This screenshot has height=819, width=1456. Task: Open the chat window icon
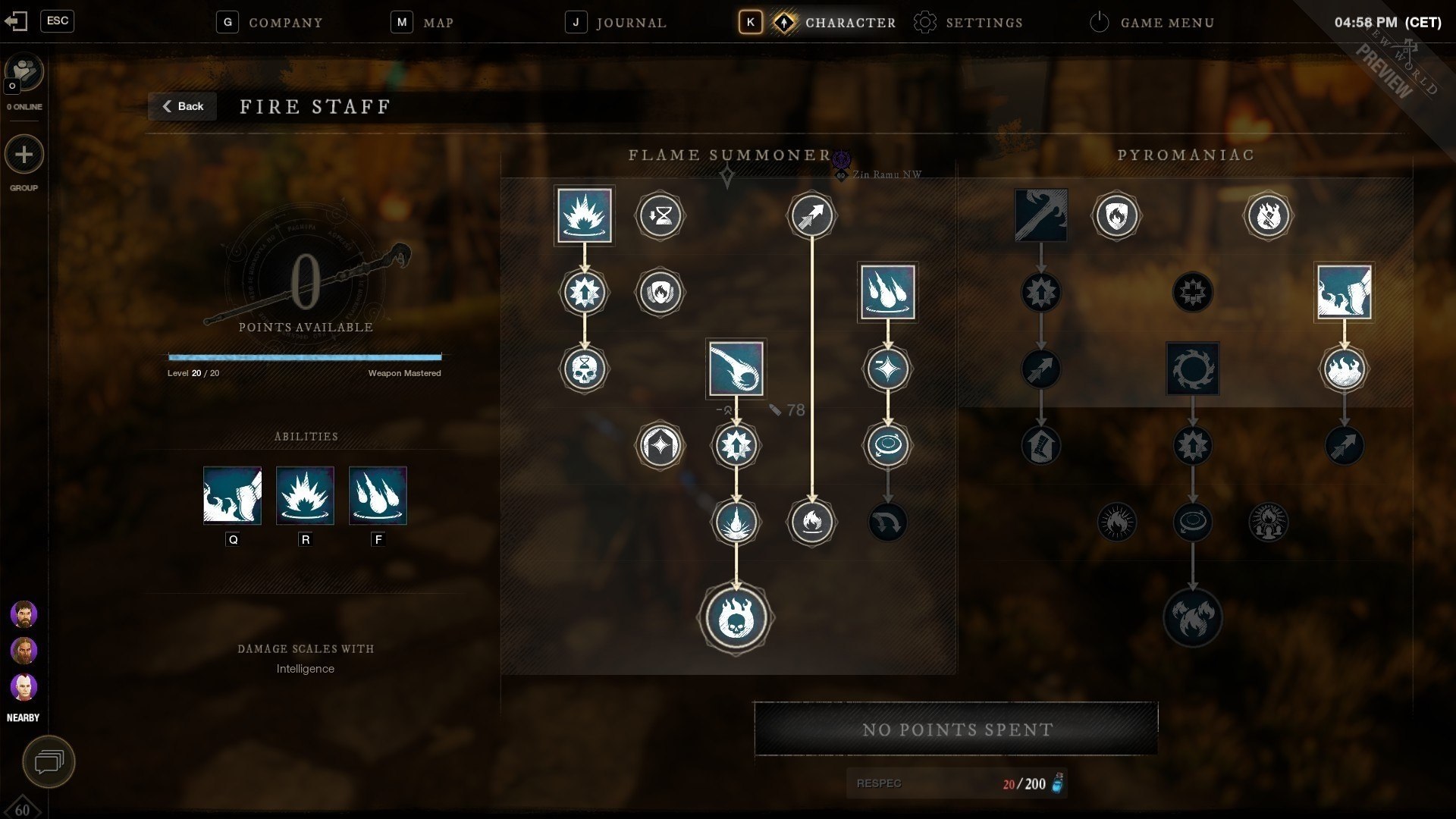click(49, 761)
